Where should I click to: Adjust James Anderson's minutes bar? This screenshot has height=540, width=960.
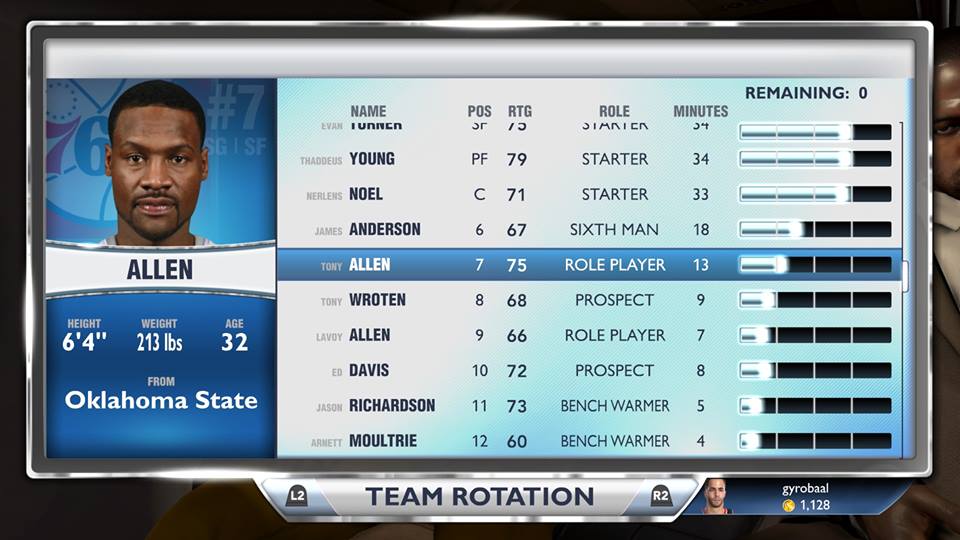814,230
